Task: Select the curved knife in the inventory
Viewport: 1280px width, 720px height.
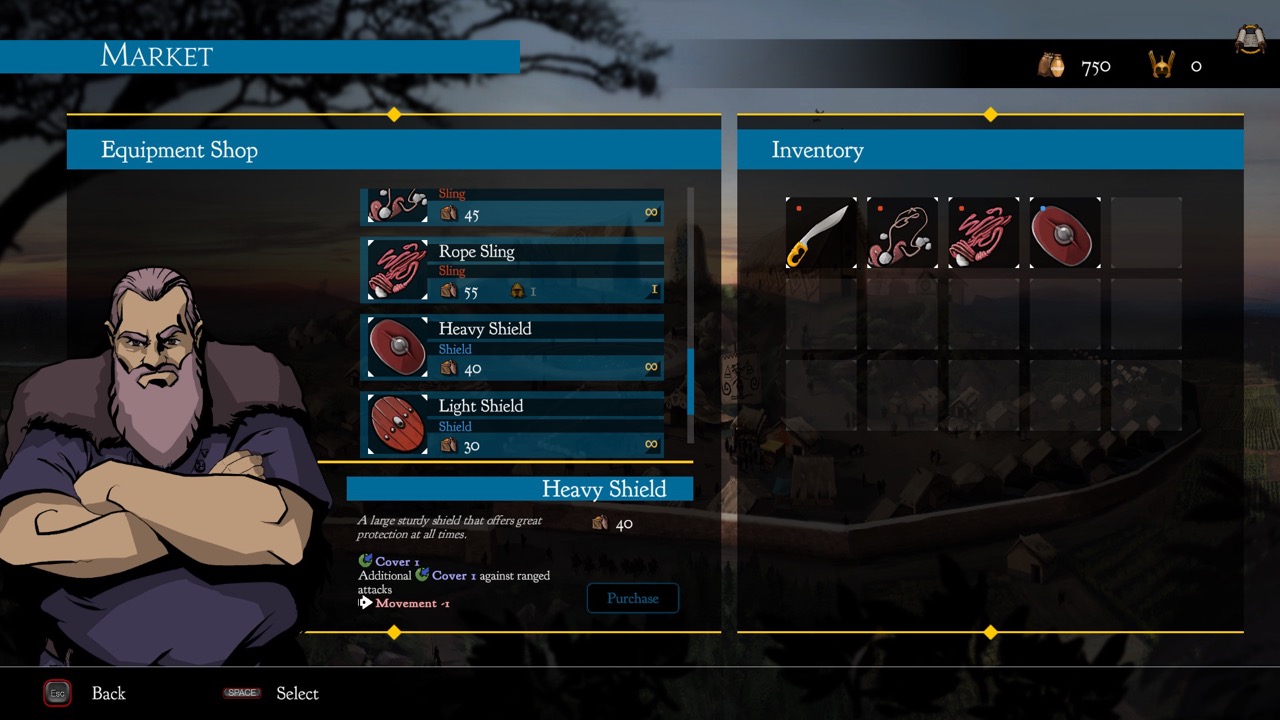Action: (x=821, y=233)
